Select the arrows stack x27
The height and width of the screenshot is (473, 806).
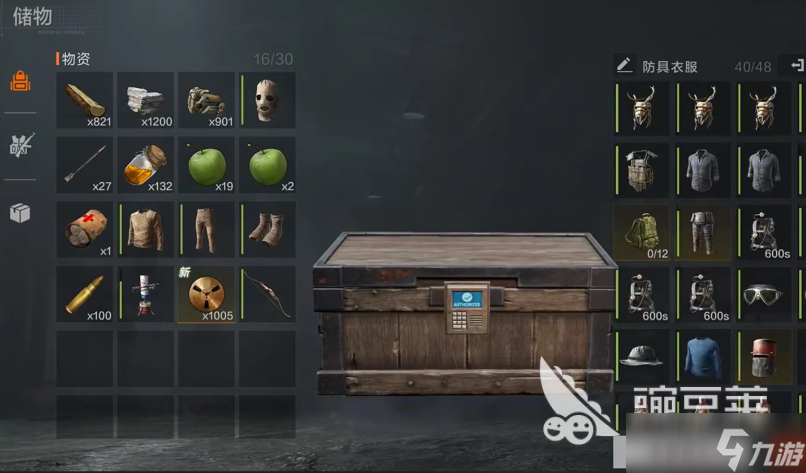[x=85, y=165]
